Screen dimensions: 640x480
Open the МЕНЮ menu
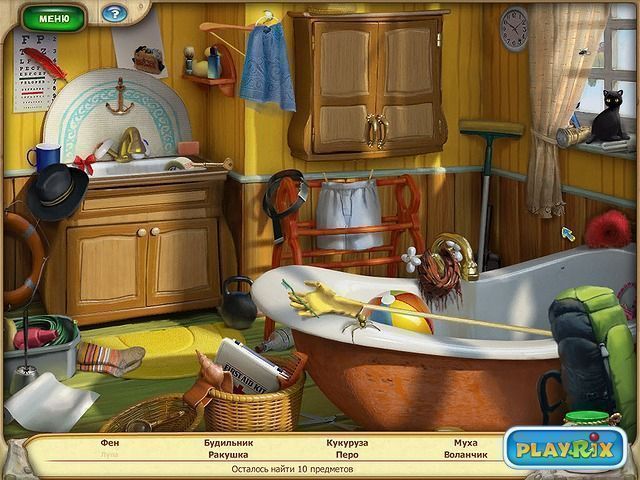(x=53, y=16)
